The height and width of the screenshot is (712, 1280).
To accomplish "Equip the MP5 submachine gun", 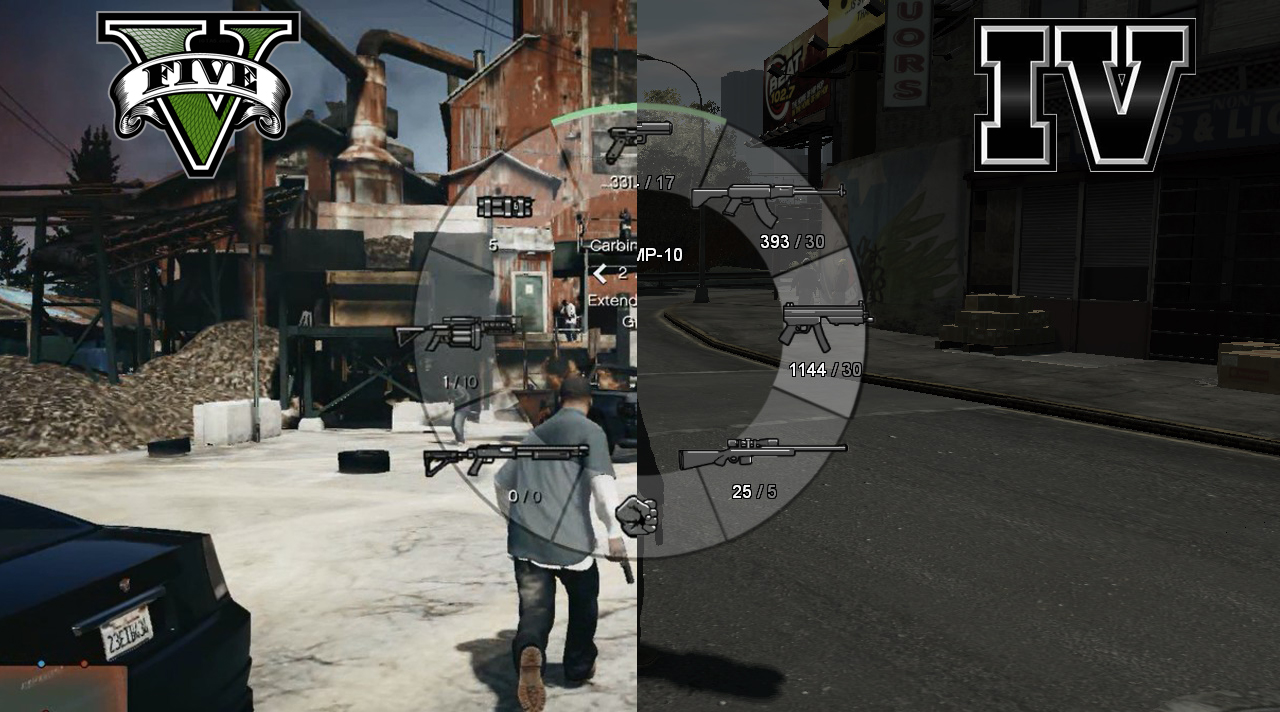I will [x=824, y=325].
